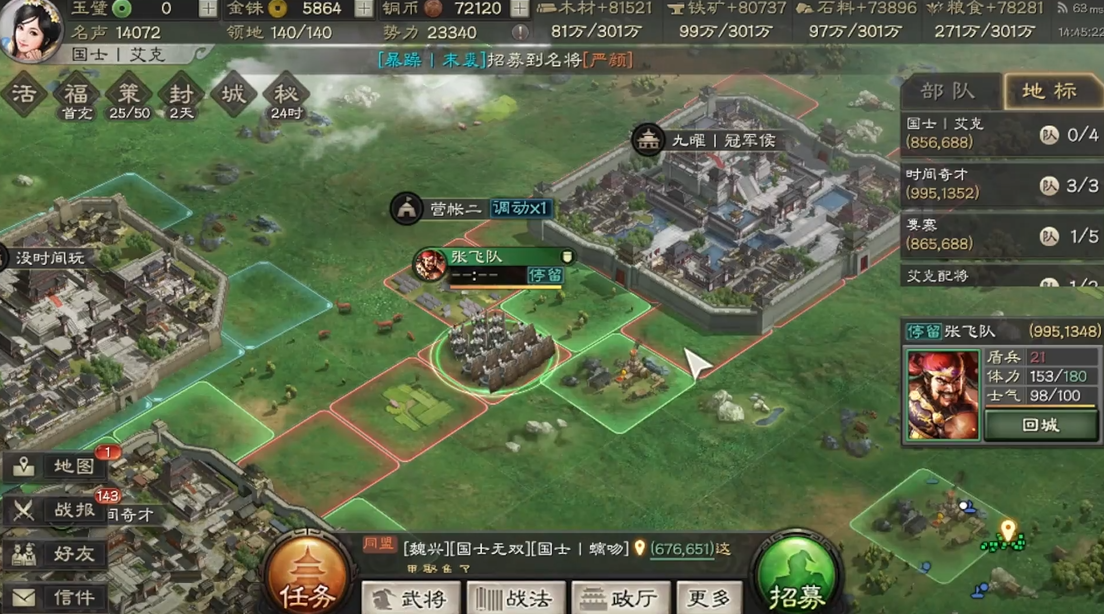Open the 战报 battle reports
The image size is (1104, 614).
(x=58, y=509)
